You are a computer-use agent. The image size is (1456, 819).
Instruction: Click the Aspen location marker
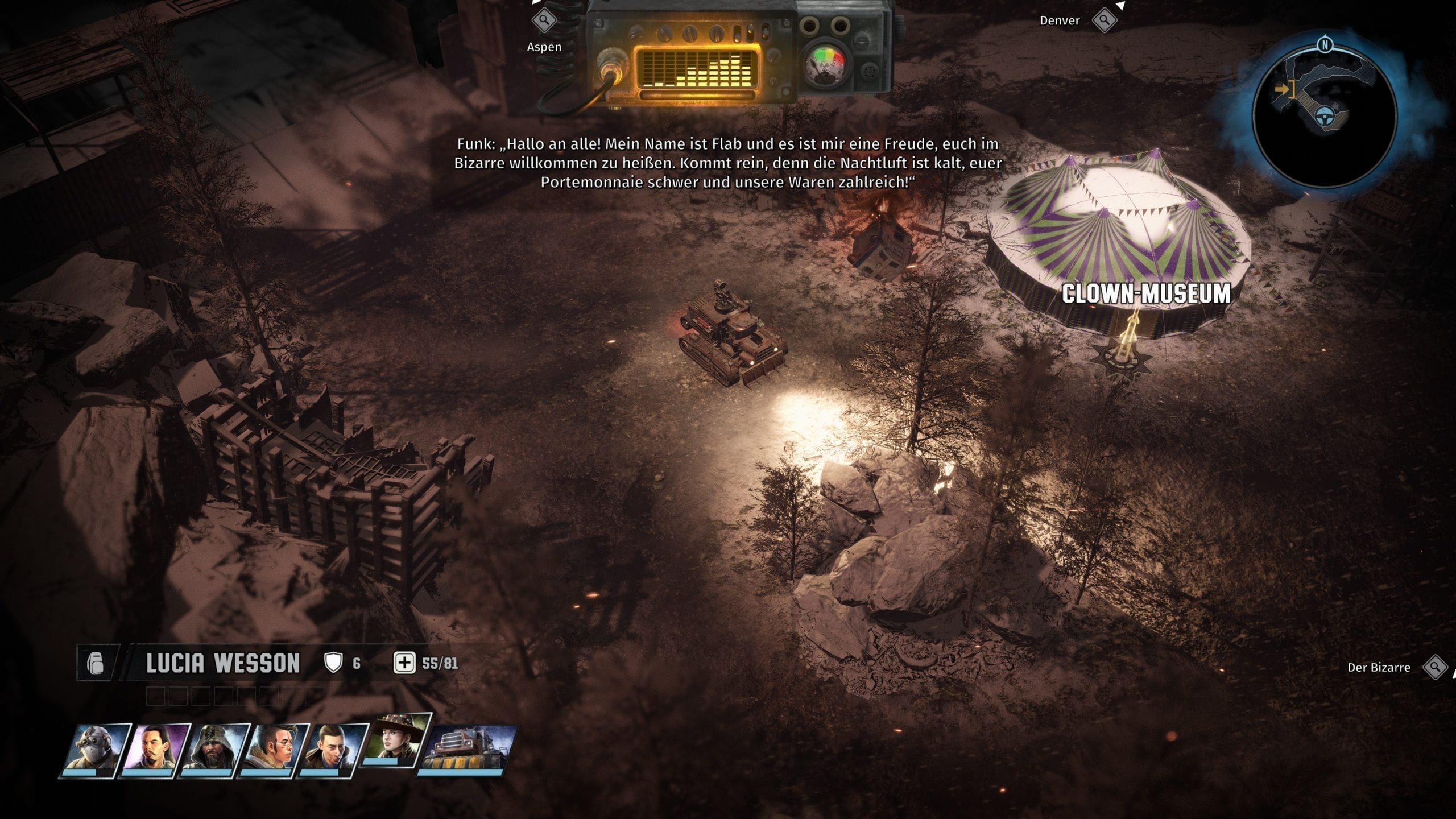pos(544,21)
